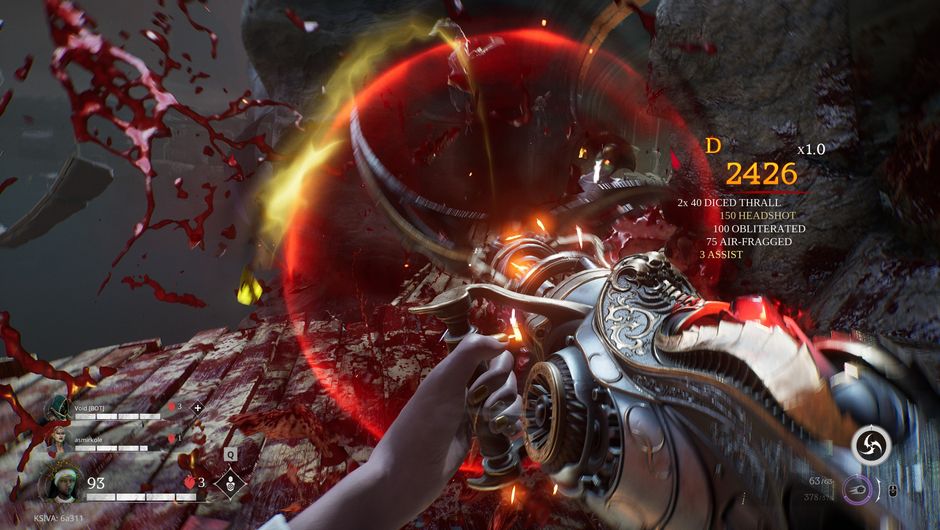
Task: Activate the diamond-shaped ability icon
Action: (231, 484)
